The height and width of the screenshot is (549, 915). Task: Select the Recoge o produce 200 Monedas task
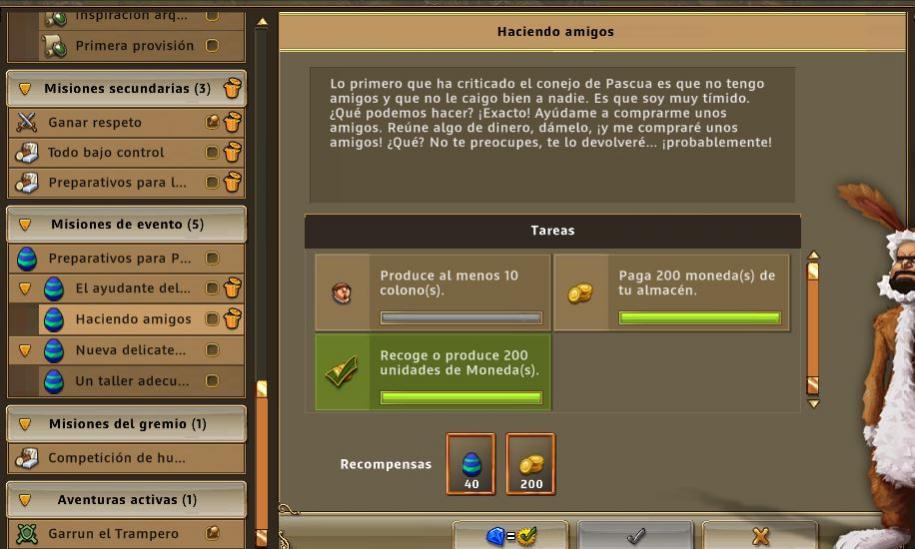click(432, 371)
